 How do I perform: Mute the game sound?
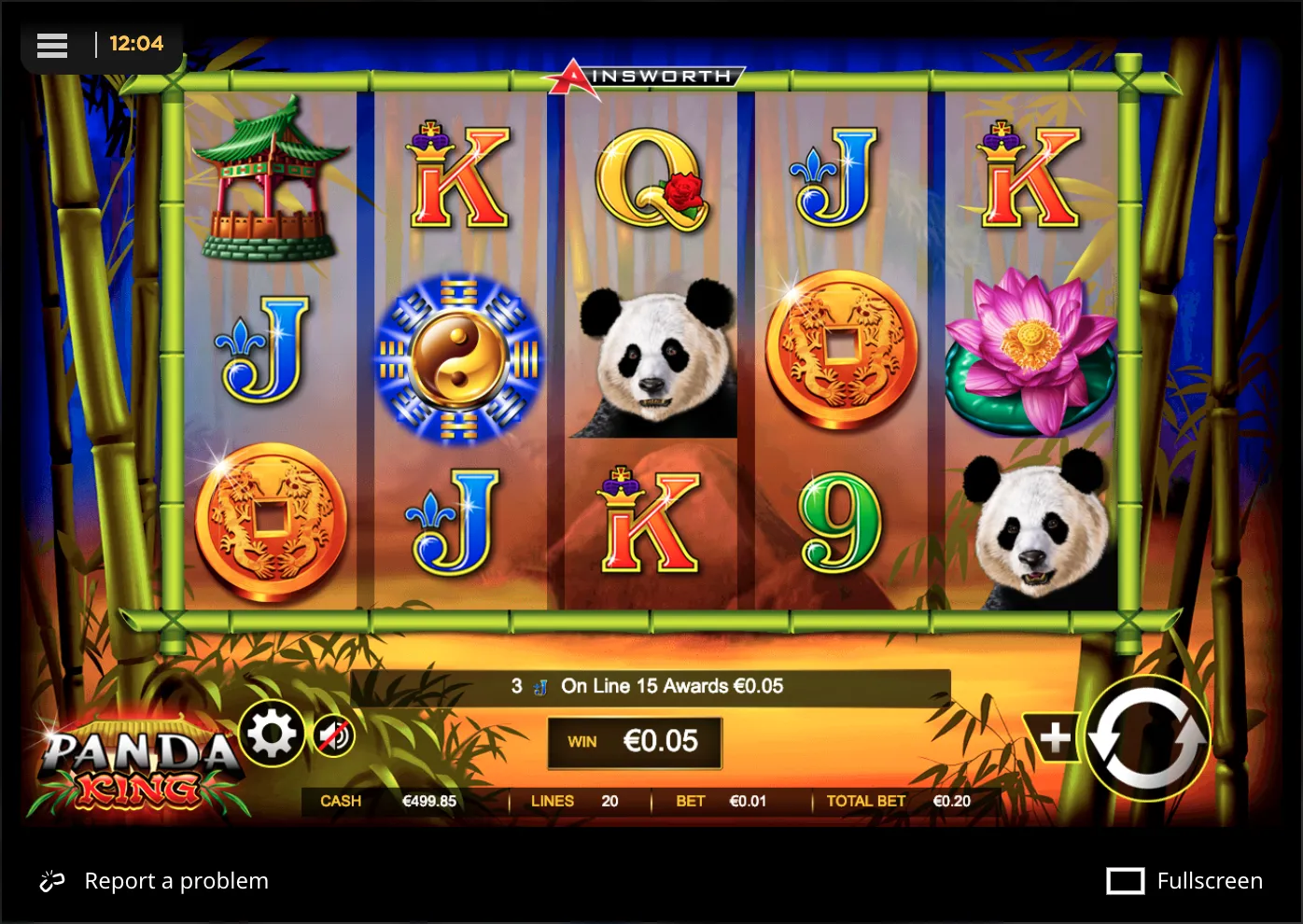[333, 736]
